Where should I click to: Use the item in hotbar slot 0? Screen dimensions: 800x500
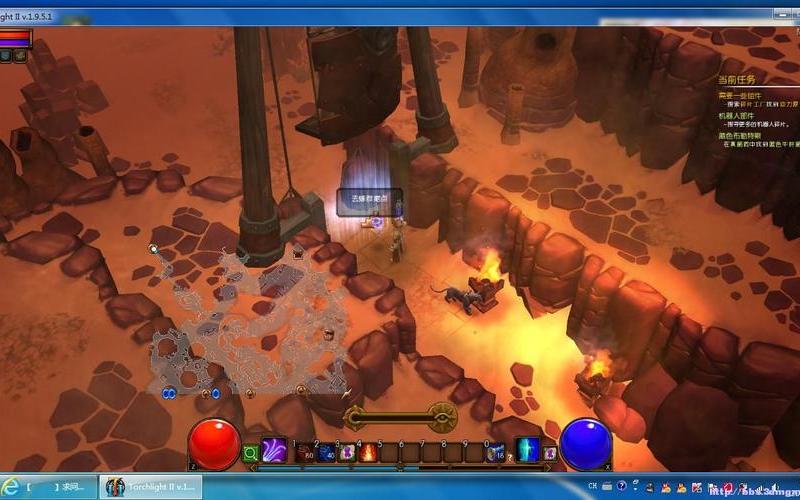(x=494, y=453)
